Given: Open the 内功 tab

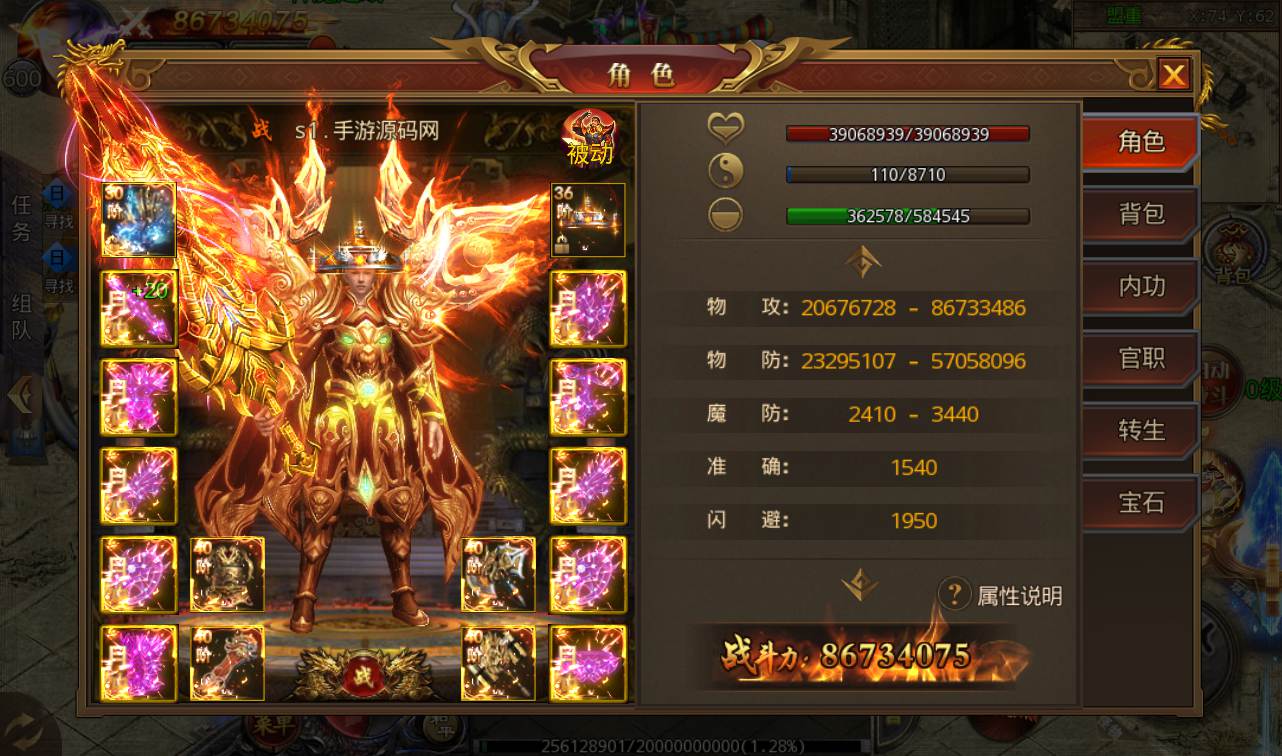Looking at the screenshot, I should pos(1141,286).
